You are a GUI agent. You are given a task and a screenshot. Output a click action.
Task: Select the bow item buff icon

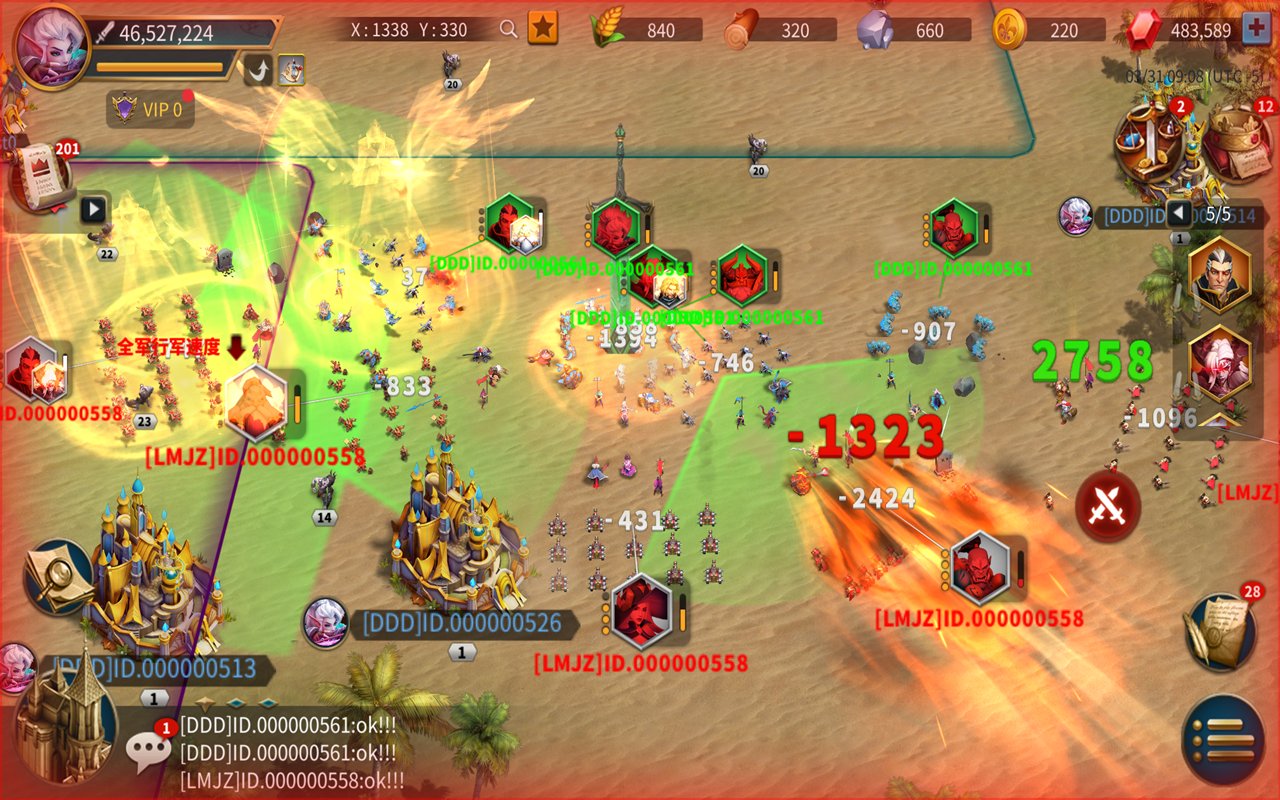coord(291,70)
